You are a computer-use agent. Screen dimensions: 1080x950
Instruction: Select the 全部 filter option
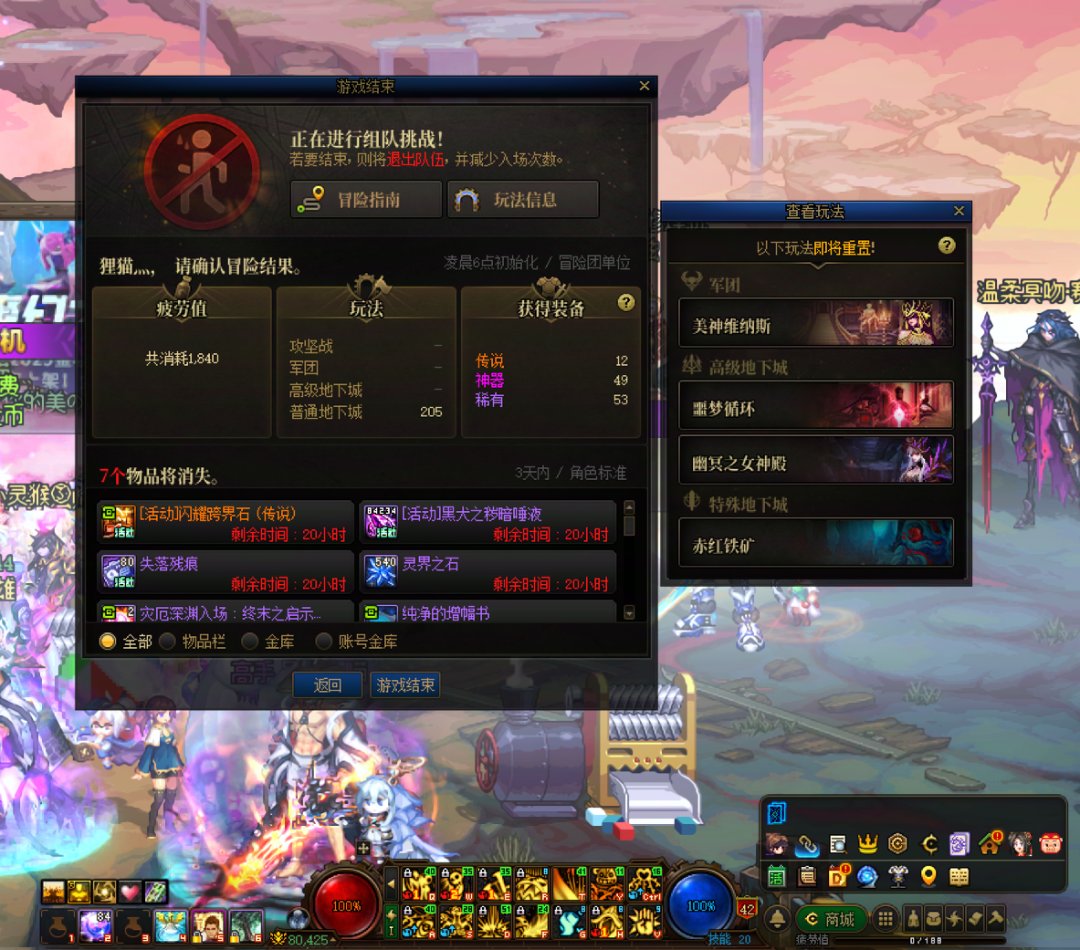pos(108,642)
